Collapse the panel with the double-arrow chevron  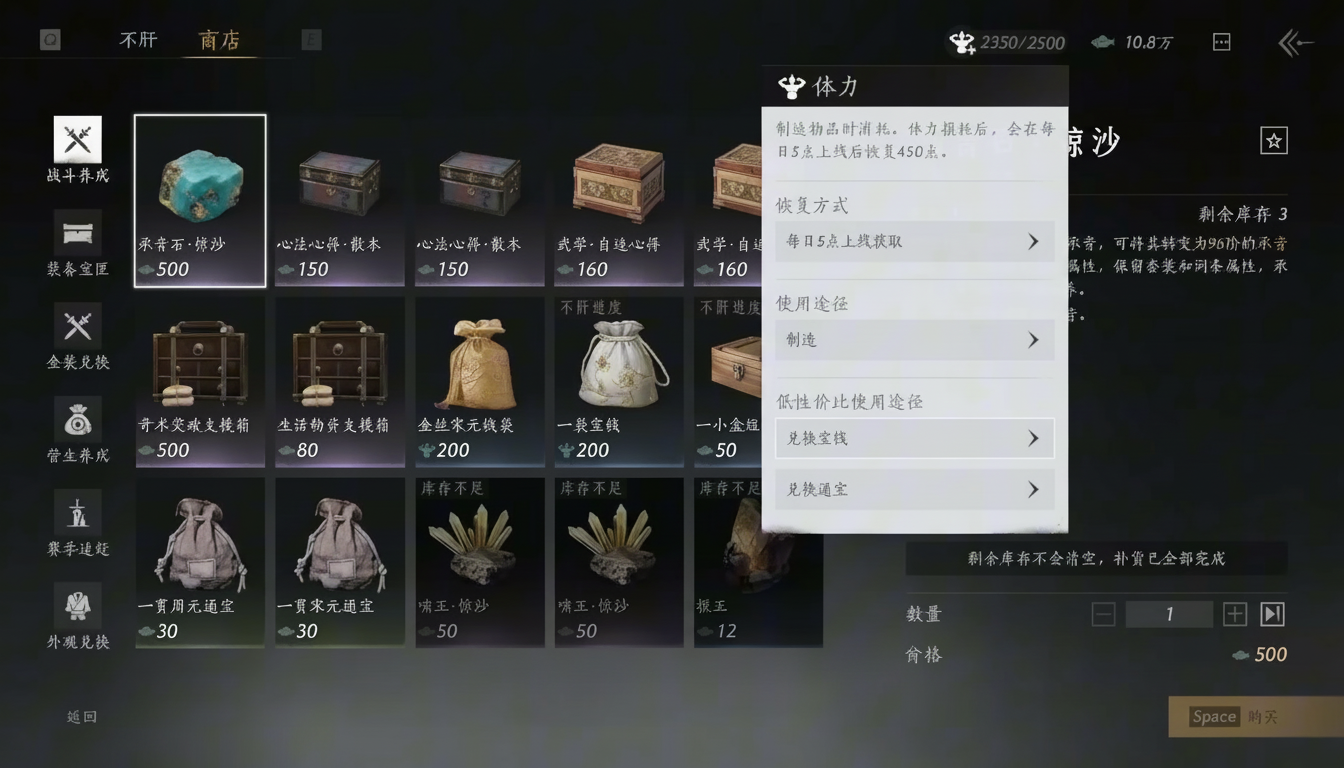(x=1295, y=43)
